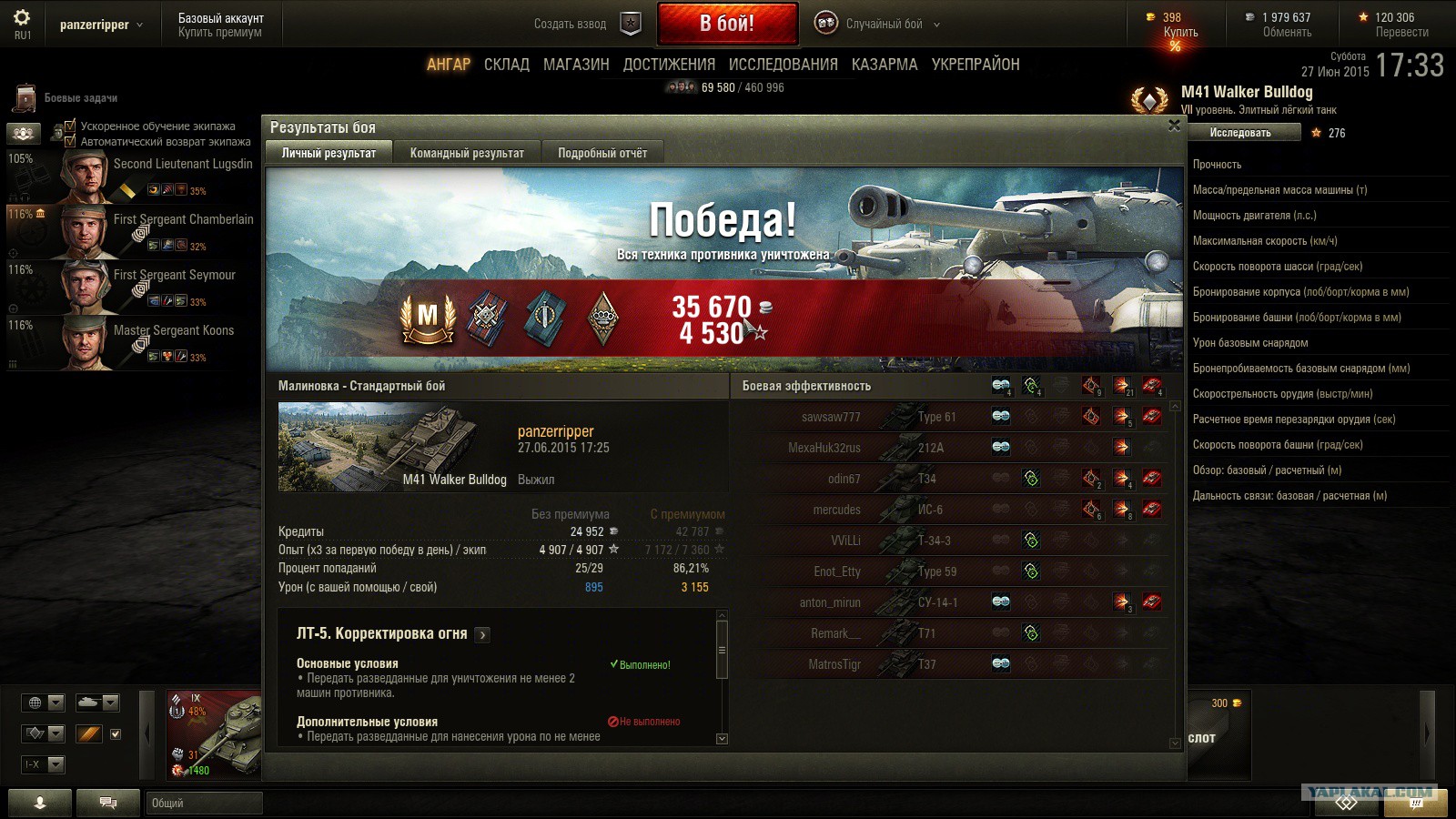Expand the ЛТ-5 Корректировка огня mission arrow
The image size is (1456, 819).
click(x=482, y=635)
